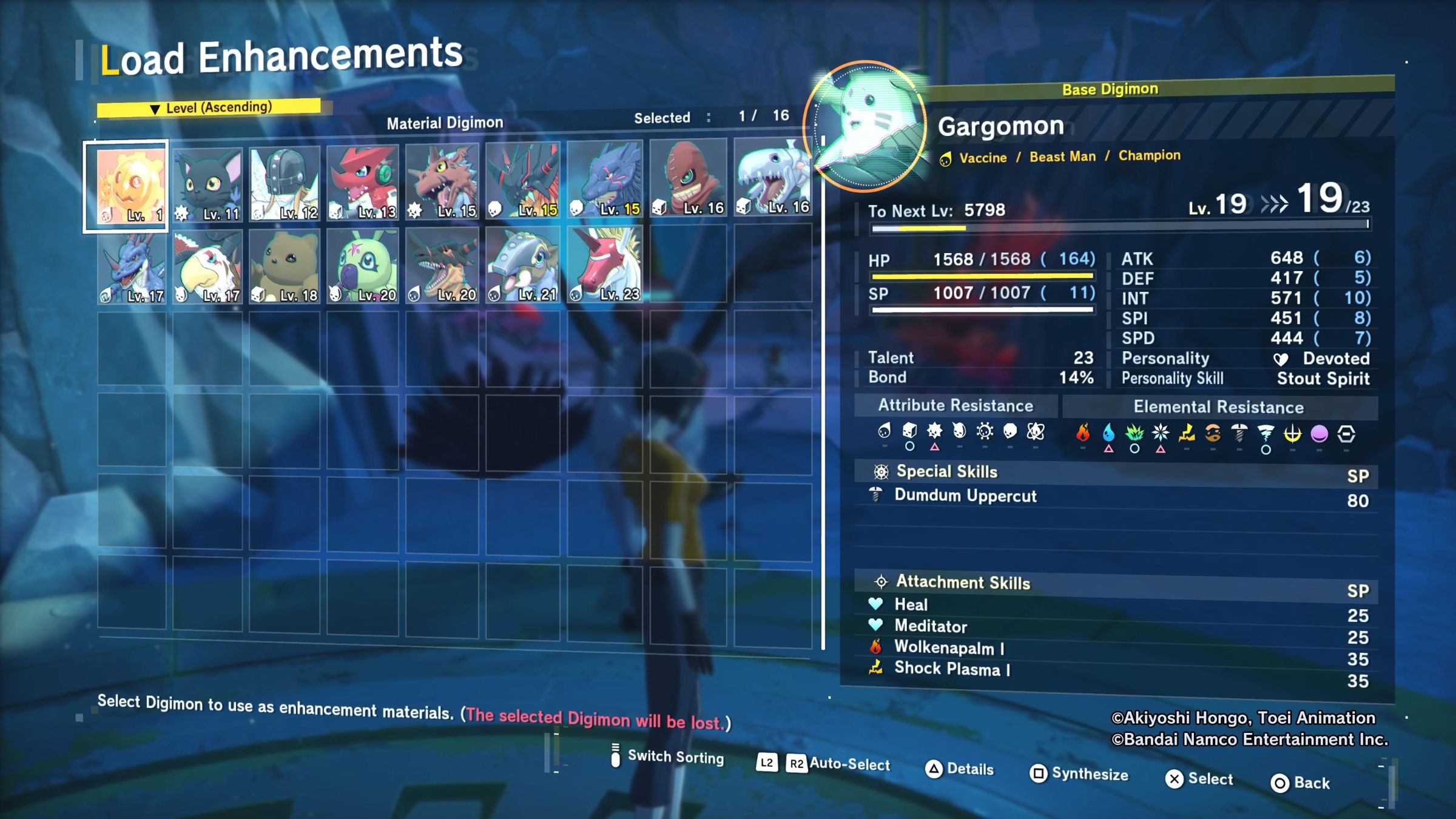Pick the Lv. 12 helmeted angel Digimon
Viewport: 1456px width, 819px height.
285,183
